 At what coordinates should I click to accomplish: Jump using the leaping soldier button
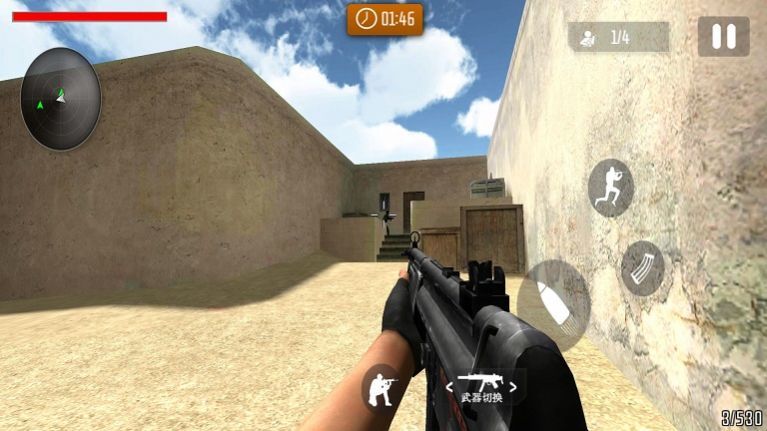(x=610, y=187)
